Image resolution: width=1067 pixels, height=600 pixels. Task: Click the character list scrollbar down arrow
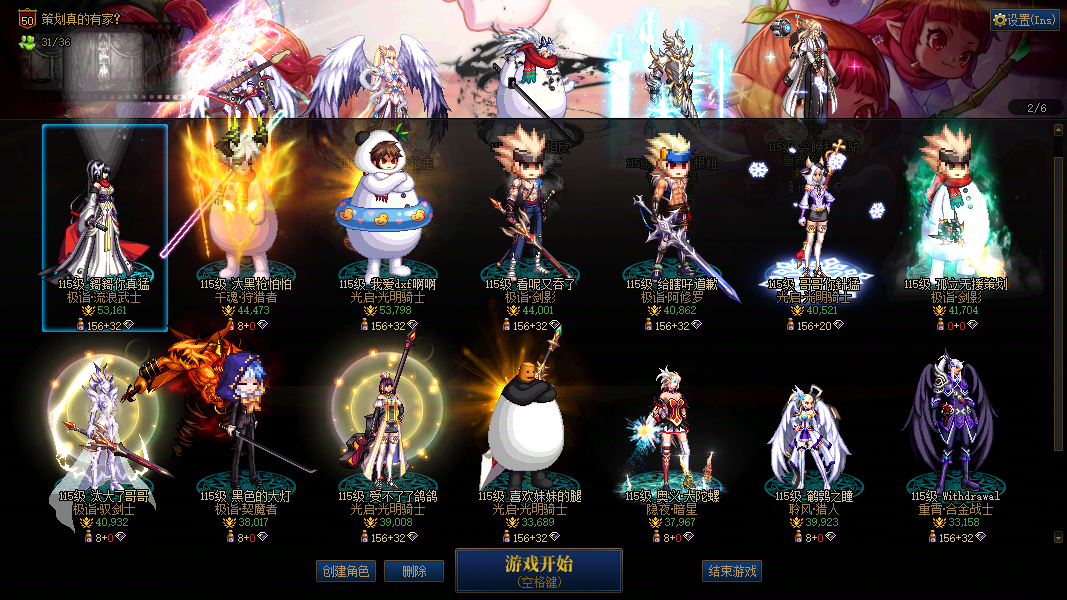(1059, 537)
